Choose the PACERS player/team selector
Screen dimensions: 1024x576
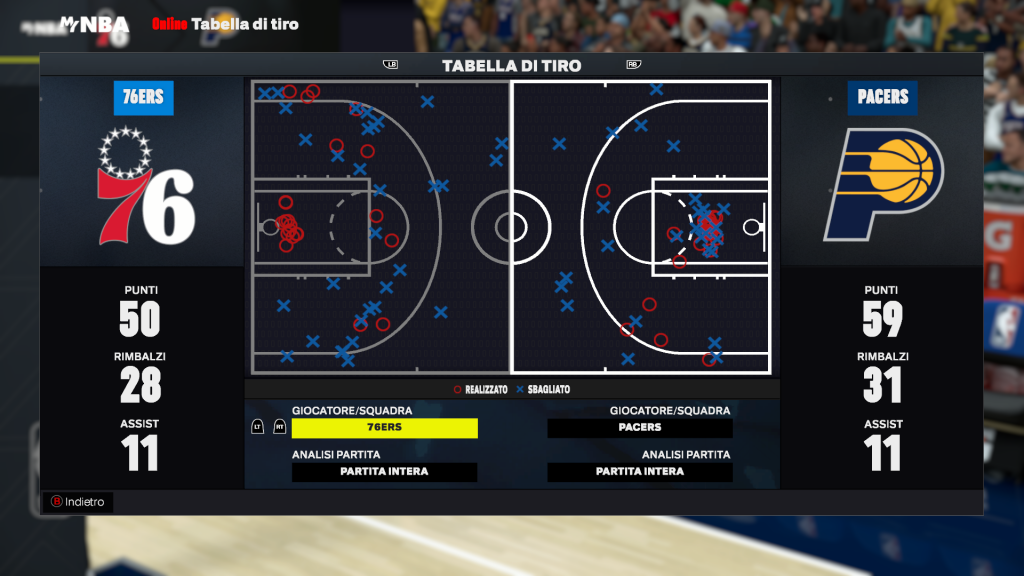(640, 428)
